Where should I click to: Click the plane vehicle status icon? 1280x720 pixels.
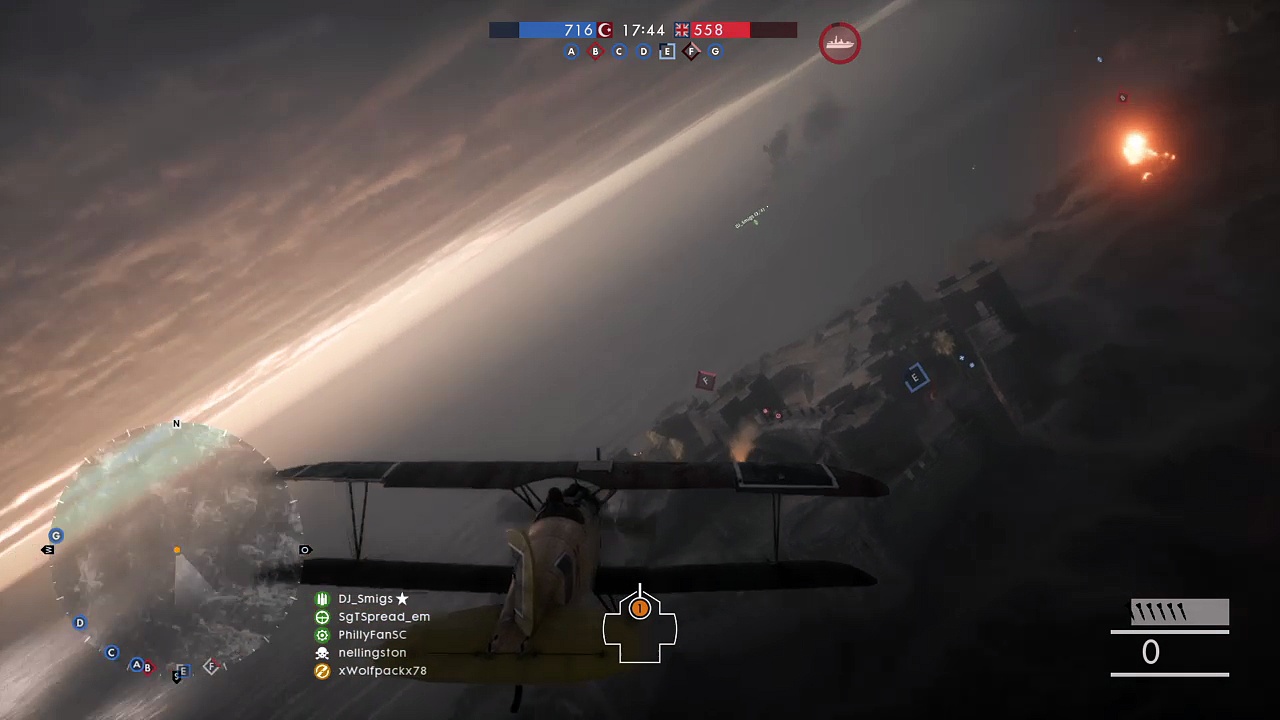point(640,625)
